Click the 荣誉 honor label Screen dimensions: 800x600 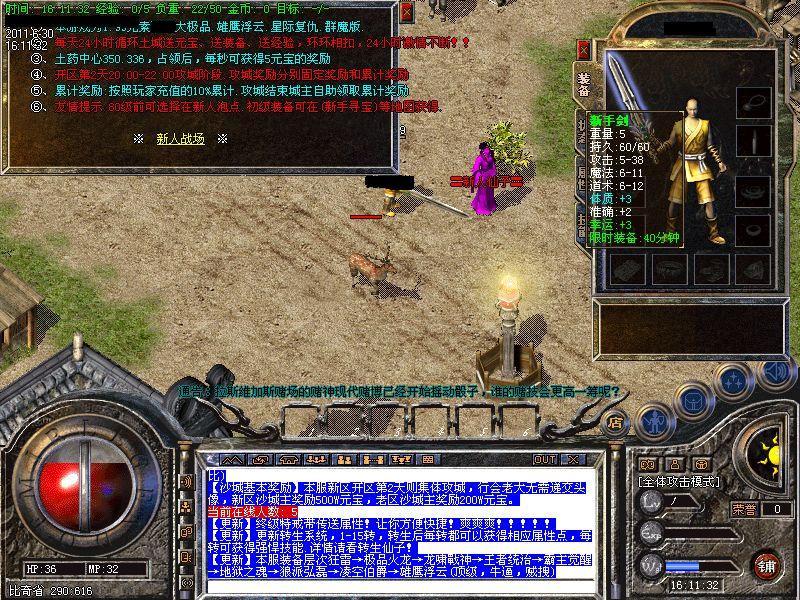(x=742, y=509)
